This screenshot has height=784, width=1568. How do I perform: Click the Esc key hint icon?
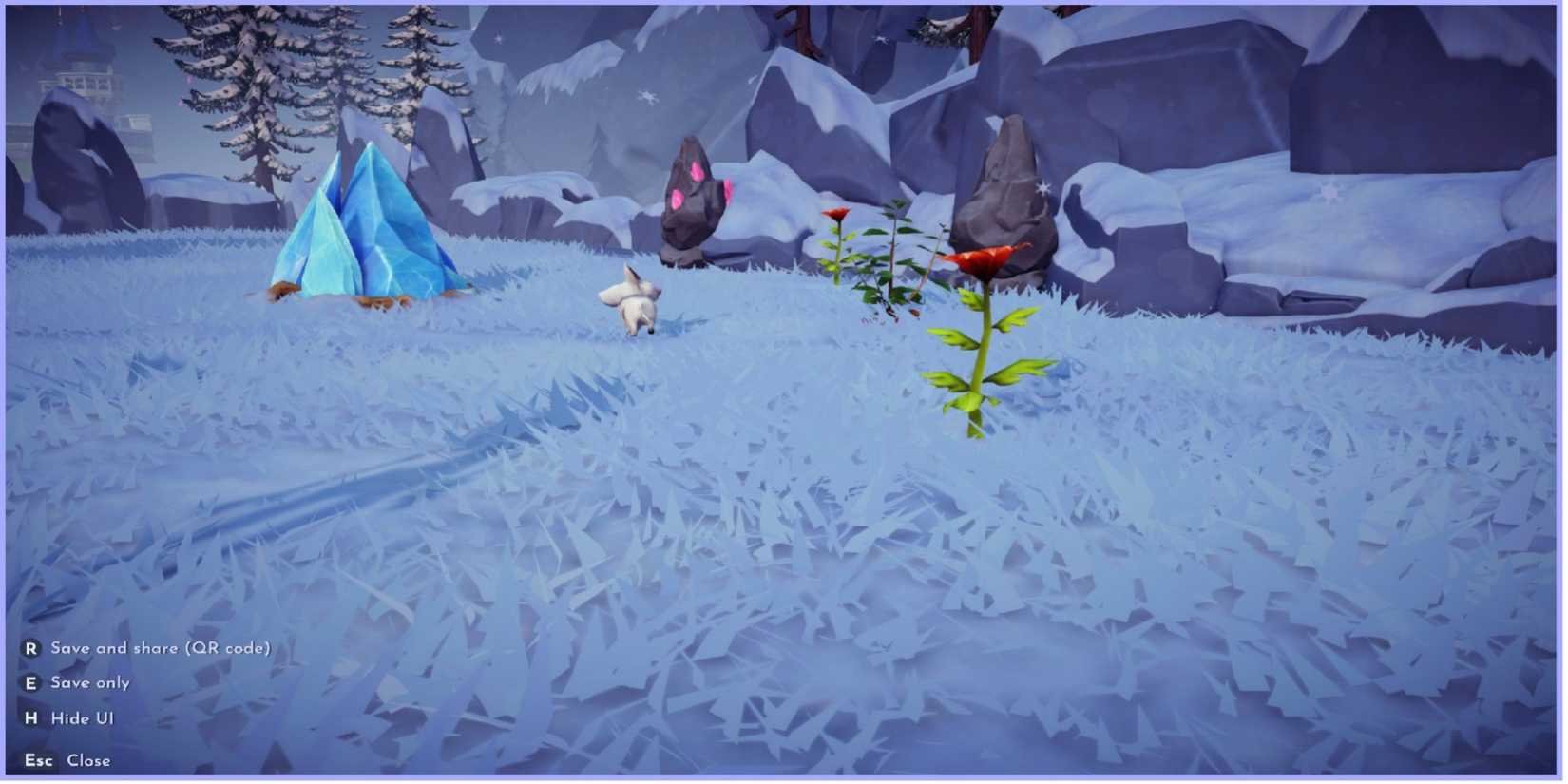click(39, 760)
